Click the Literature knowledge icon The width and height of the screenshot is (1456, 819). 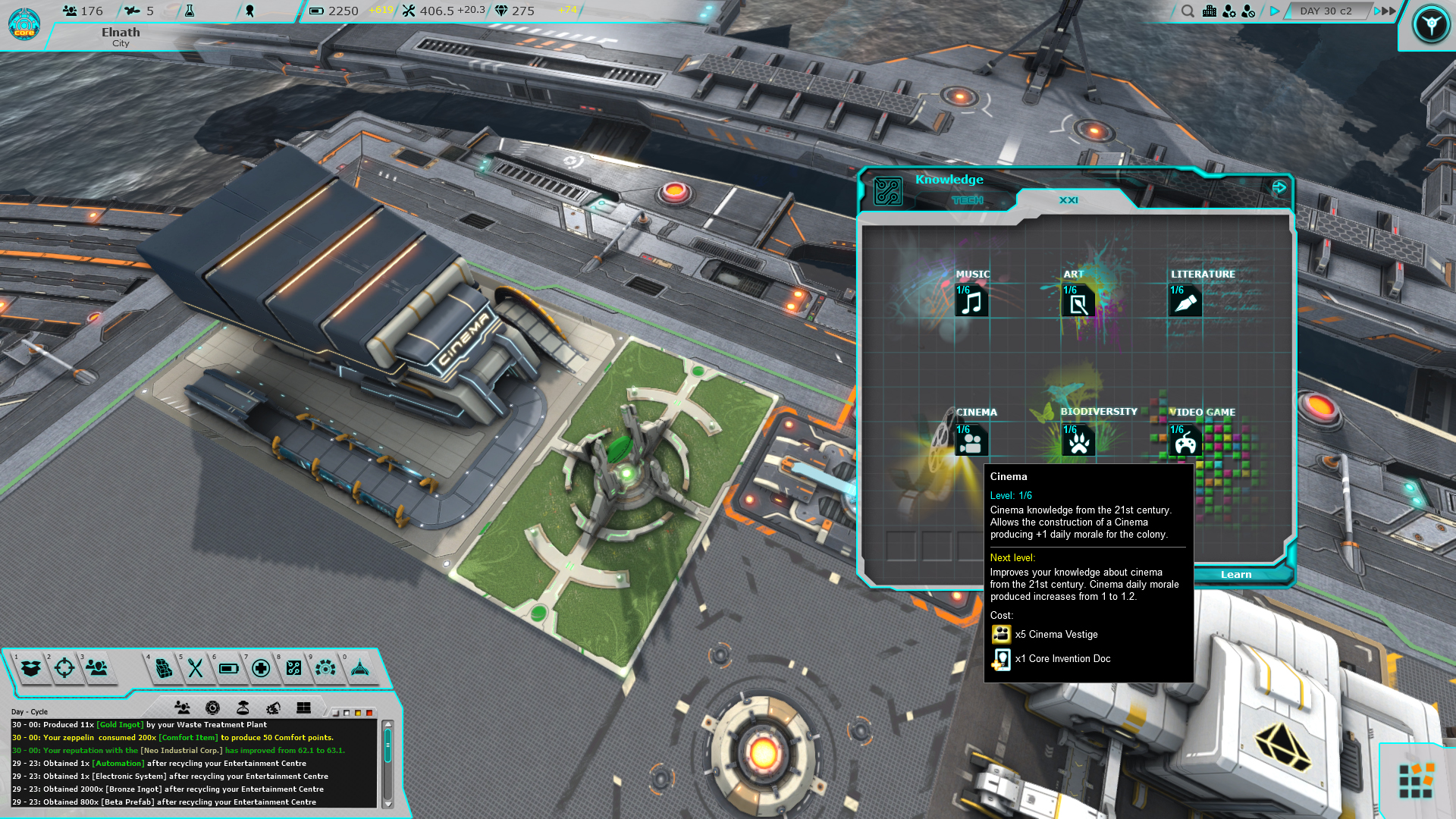pos(1186,302)
